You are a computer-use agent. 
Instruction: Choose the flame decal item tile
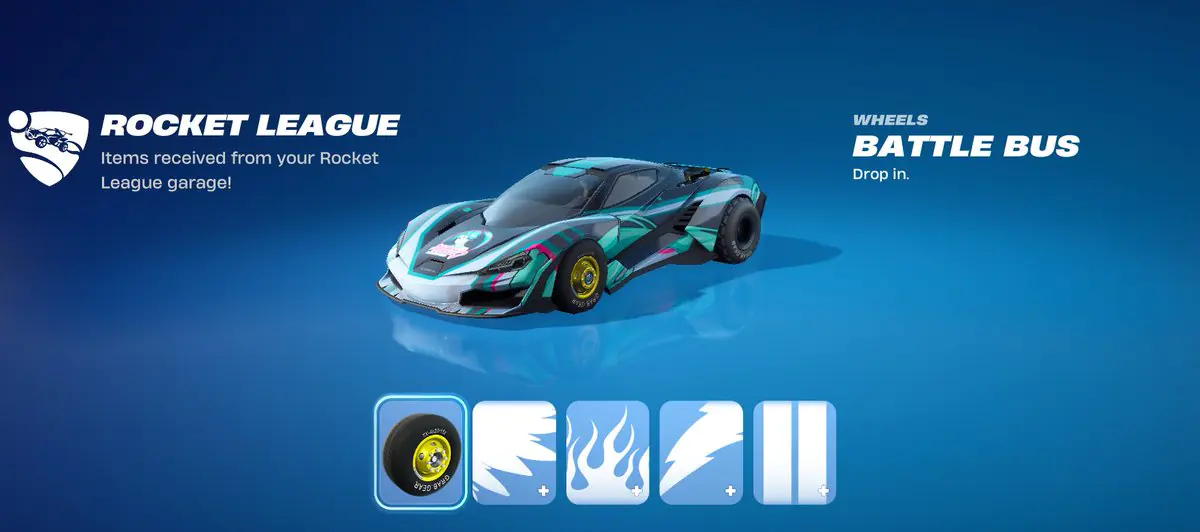tap(607, 451)
